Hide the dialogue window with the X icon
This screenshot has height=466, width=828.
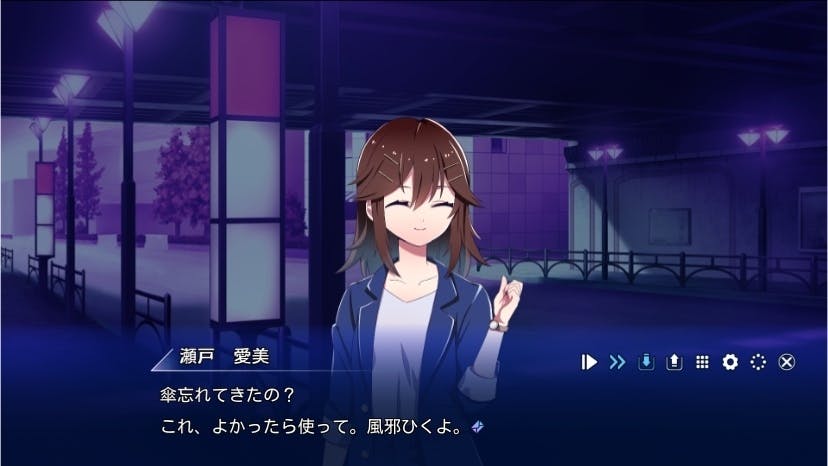(786, 362)
